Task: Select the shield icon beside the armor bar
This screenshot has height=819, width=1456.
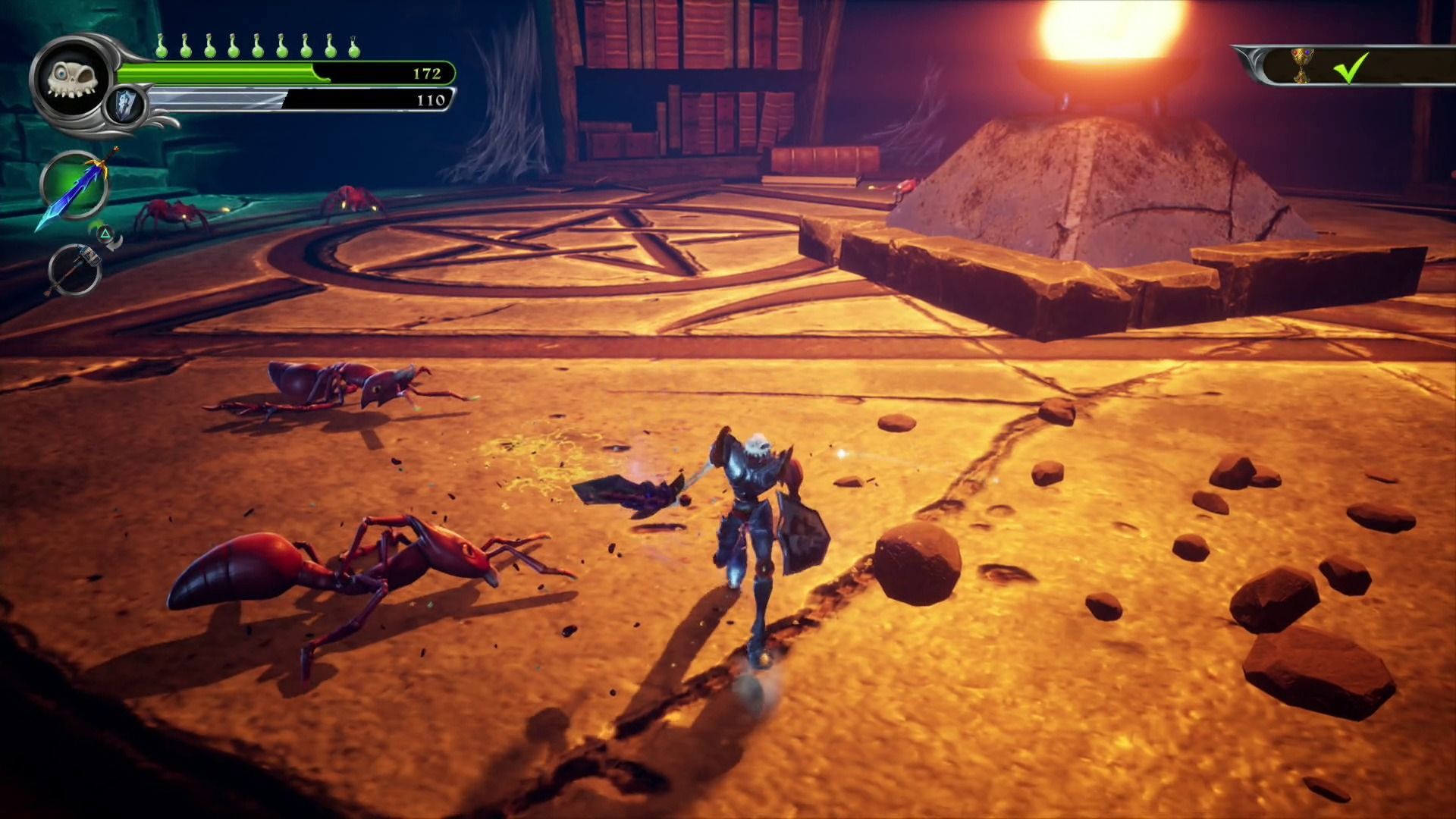Action: (x=126, y=104)
